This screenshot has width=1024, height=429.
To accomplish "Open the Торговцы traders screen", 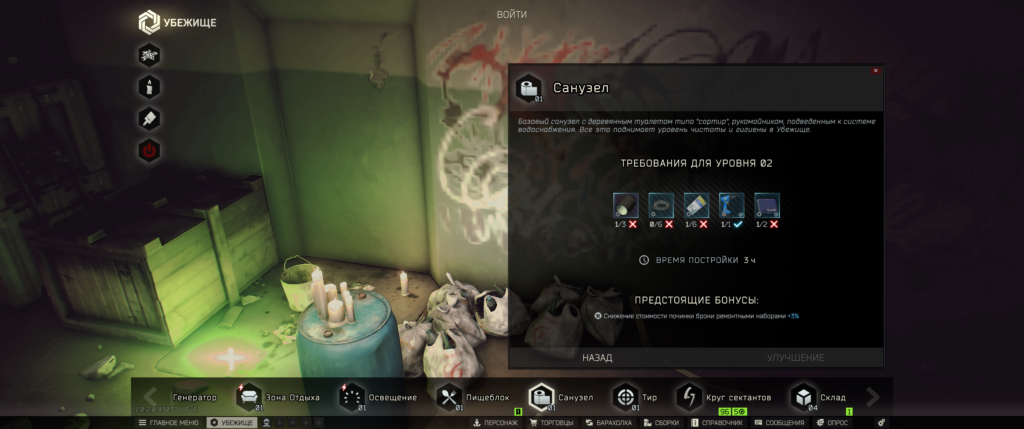I will click(x=553, y=423).
